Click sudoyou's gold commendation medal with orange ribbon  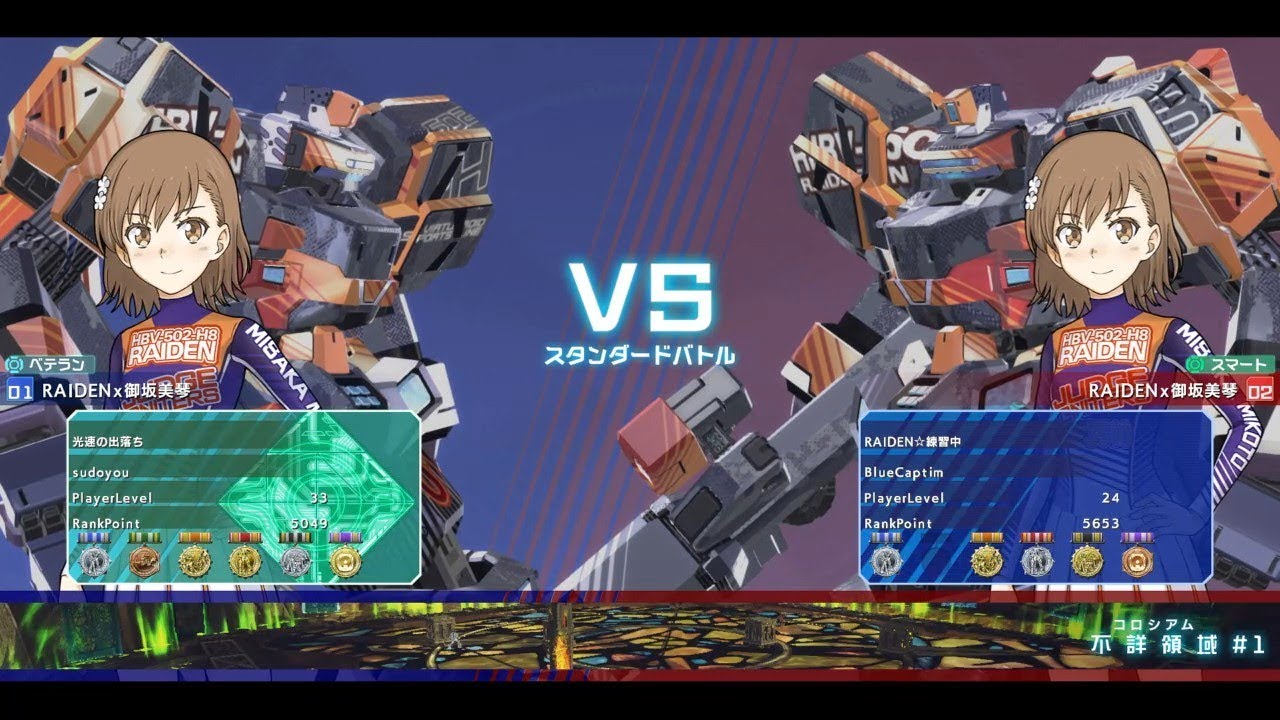(195, 560)
